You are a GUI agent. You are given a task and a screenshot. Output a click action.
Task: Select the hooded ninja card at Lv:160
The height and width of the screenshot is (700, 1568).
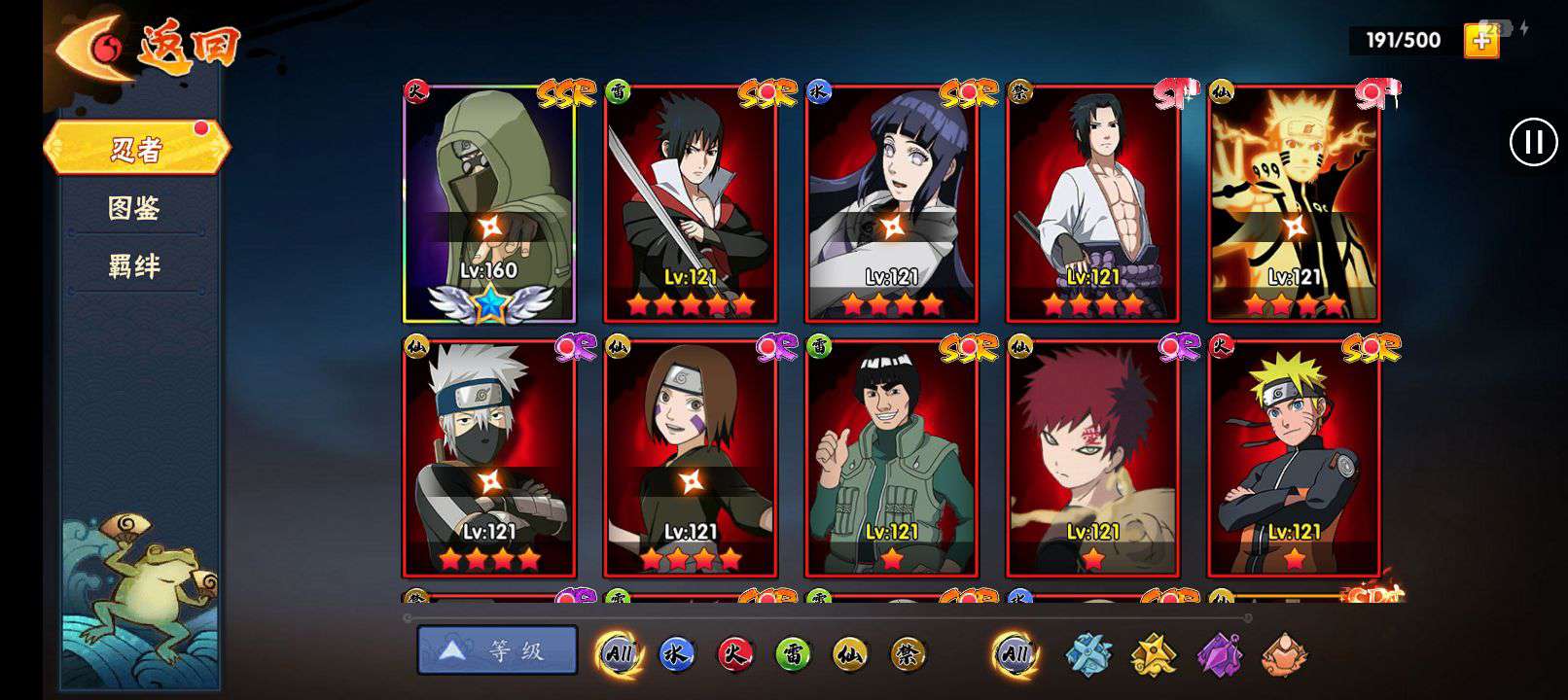(x=489, y=204)
